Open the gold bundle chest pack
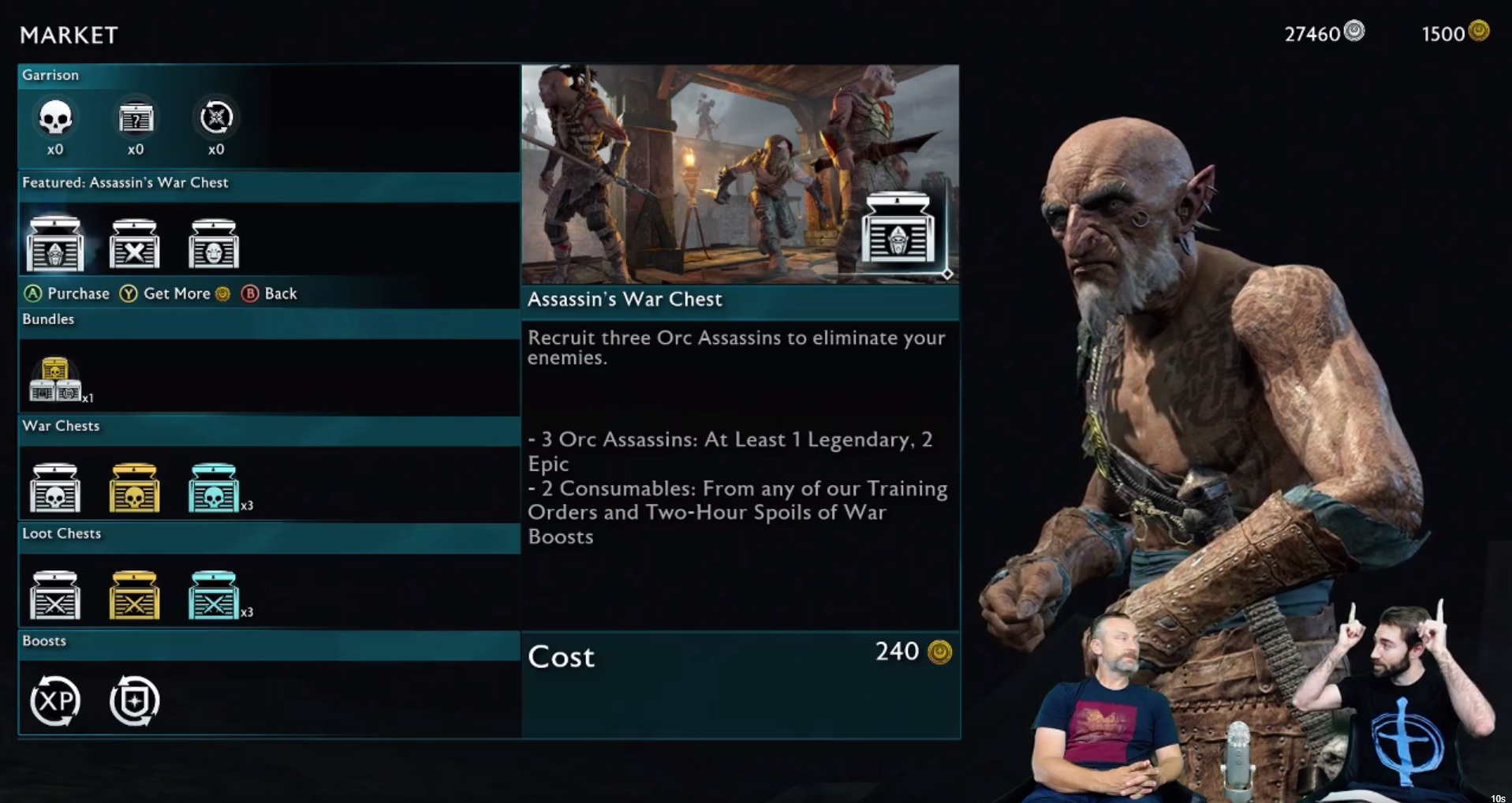This screenshot has width=1512, height=803. pos(54,379)
